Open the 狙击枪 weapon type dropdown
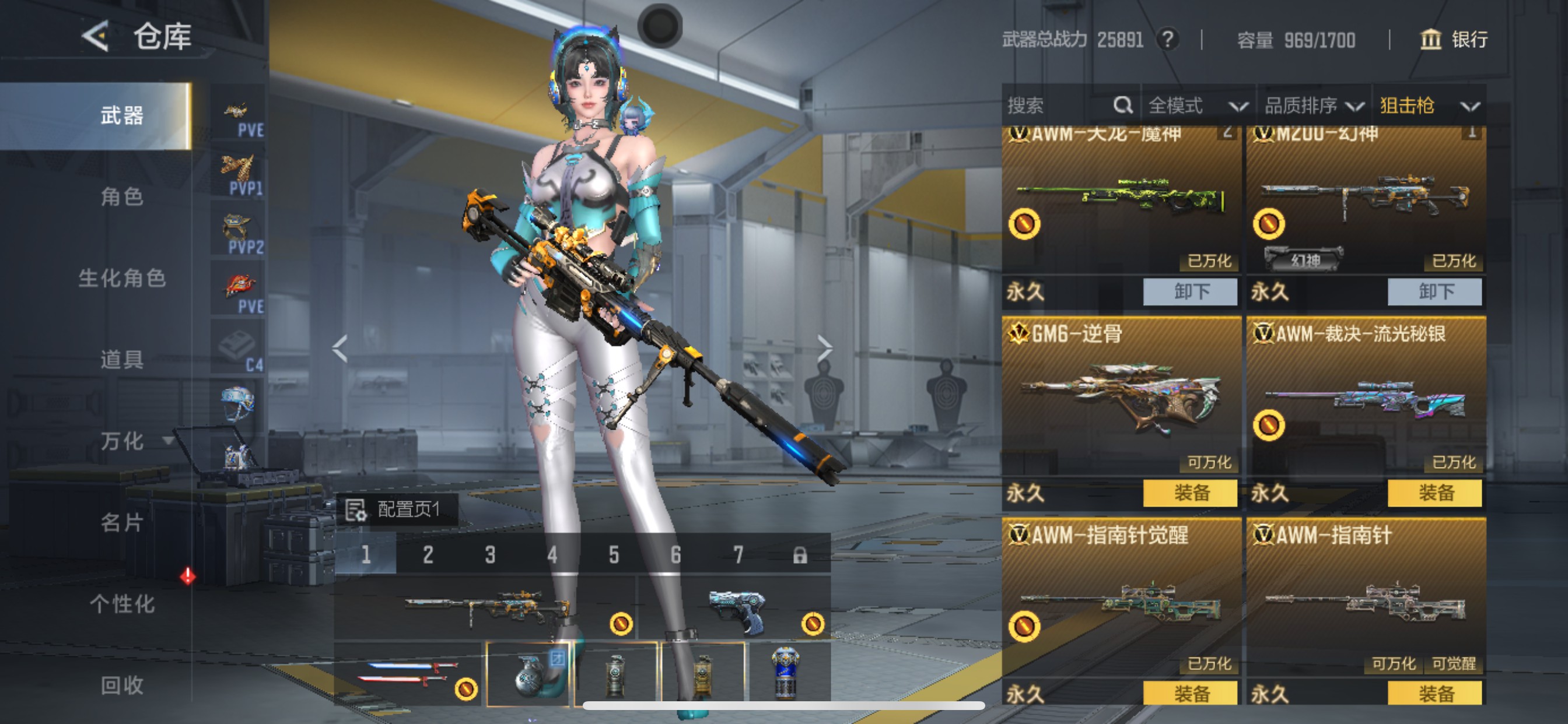This screenshot has height=724, width=1568. 1428,106
